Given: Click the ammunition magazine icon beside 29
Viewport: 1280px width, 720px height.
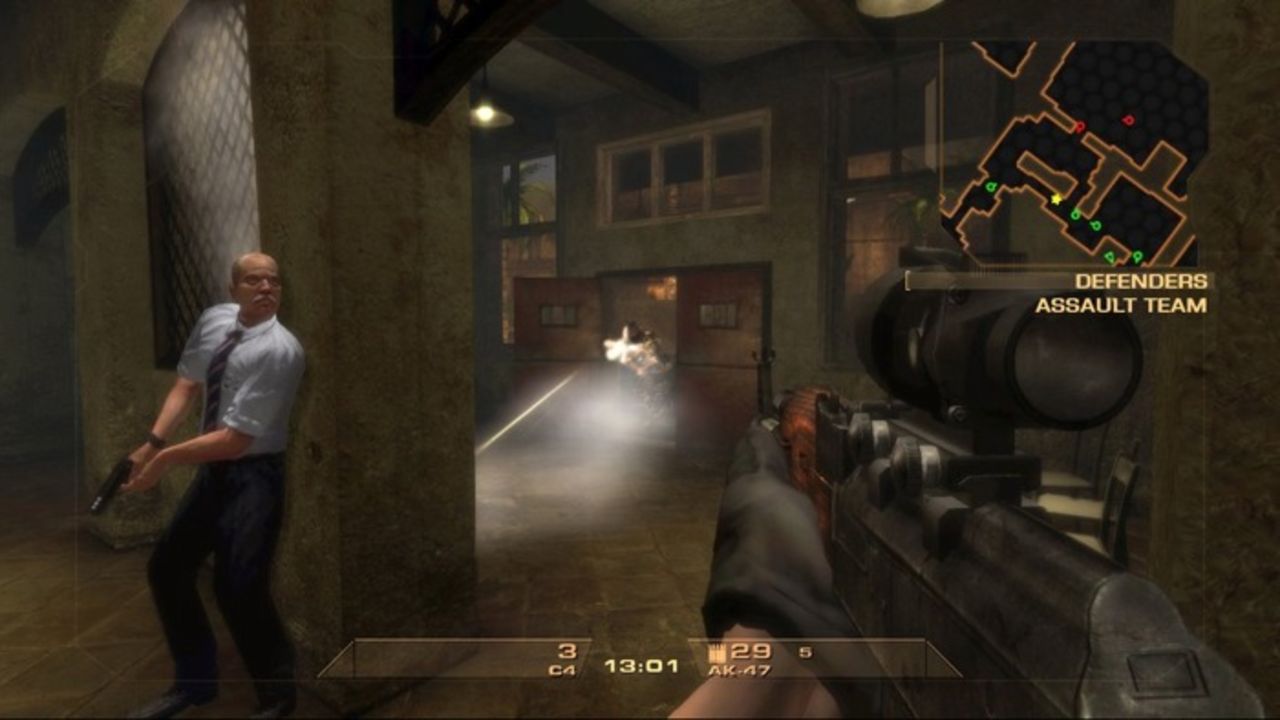Looking at the screenshot, I should click(x=716, y=653).
